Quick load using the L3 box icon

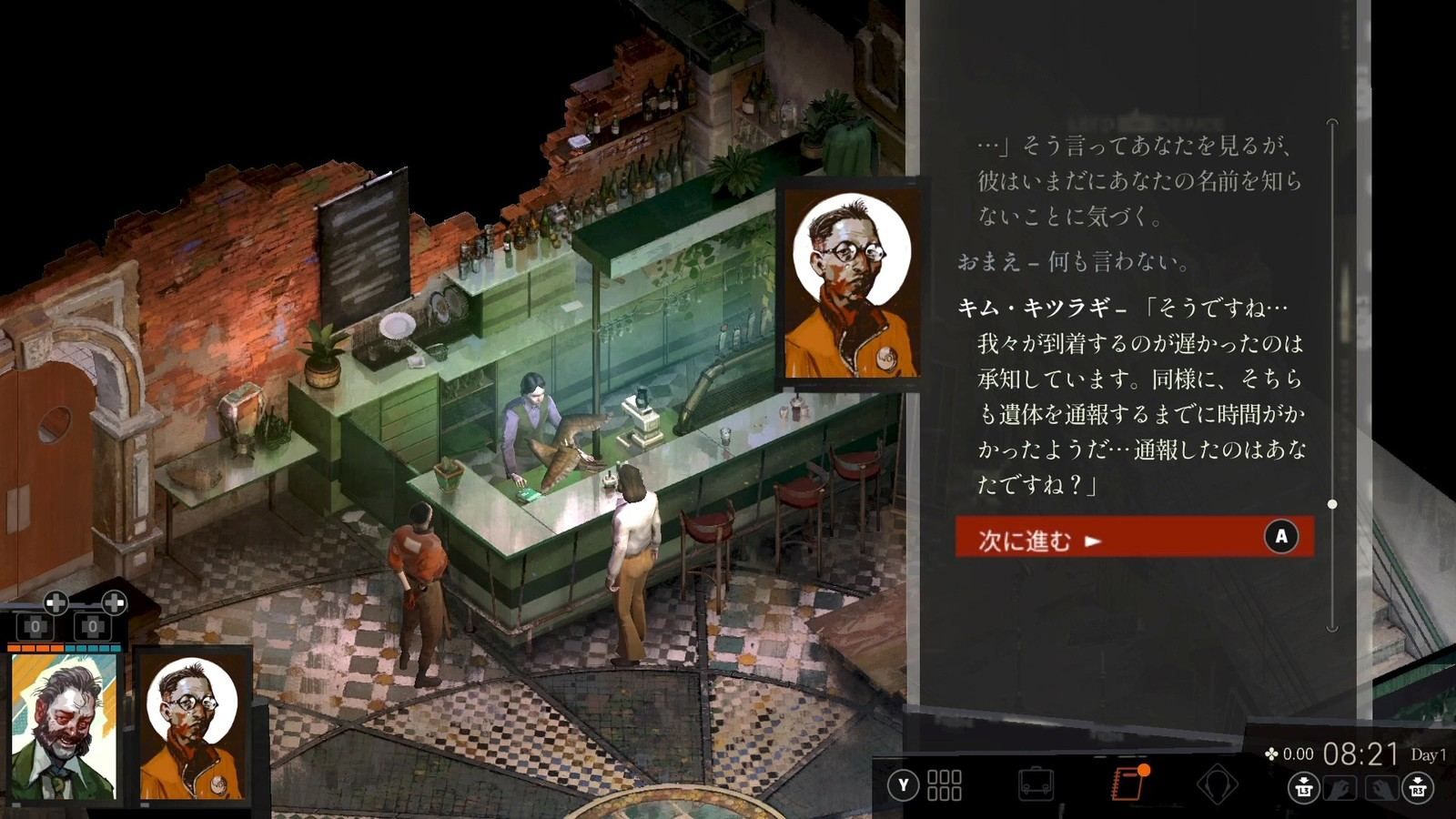tap(1304, 785)
